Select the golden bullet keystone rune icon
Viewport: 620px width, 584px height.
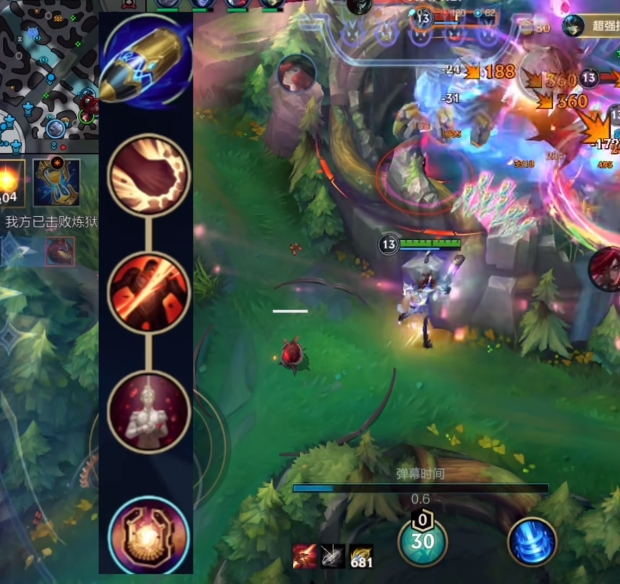coord(147,60)
